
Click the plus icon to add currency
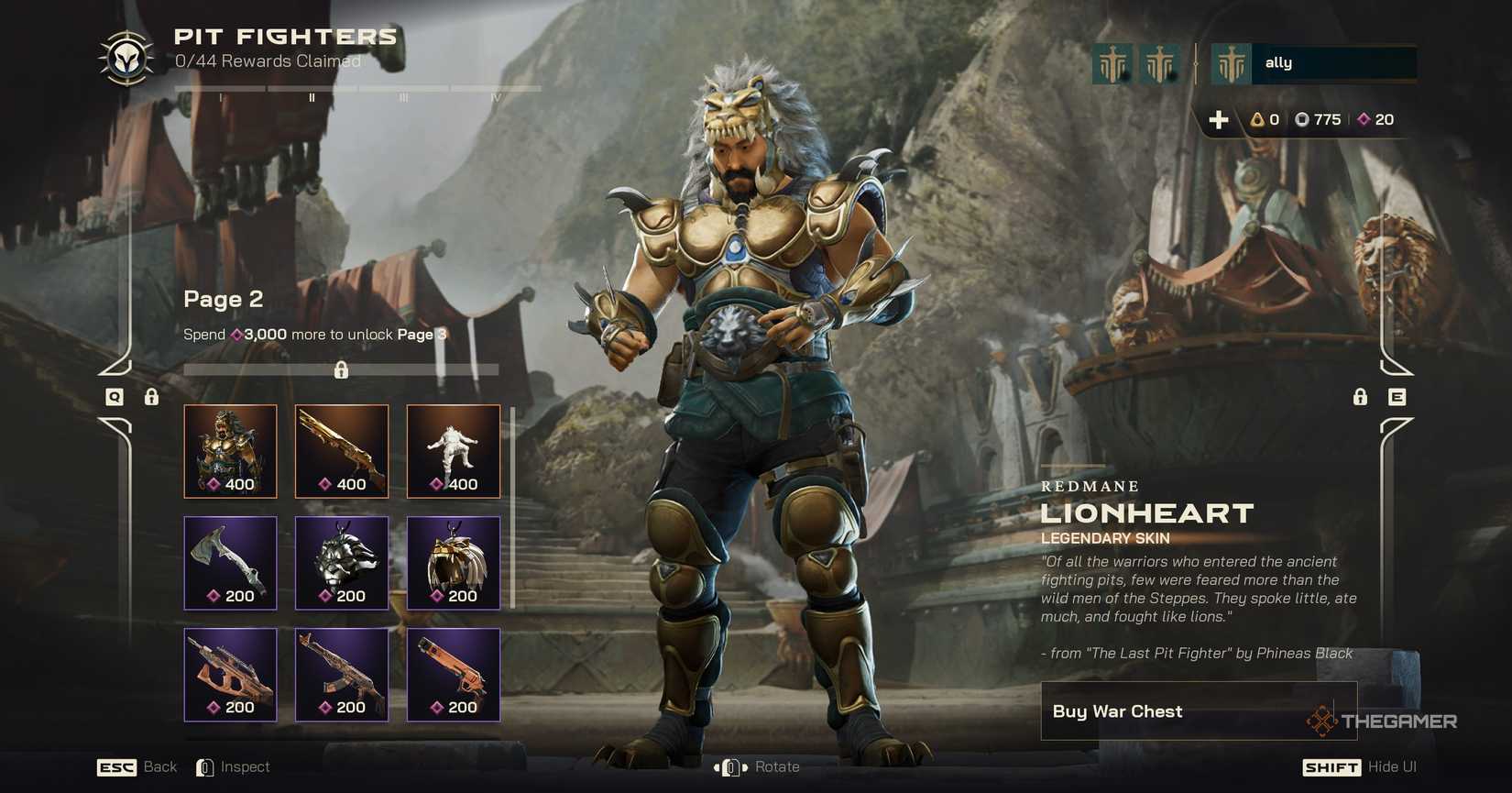coord(1220,119)
